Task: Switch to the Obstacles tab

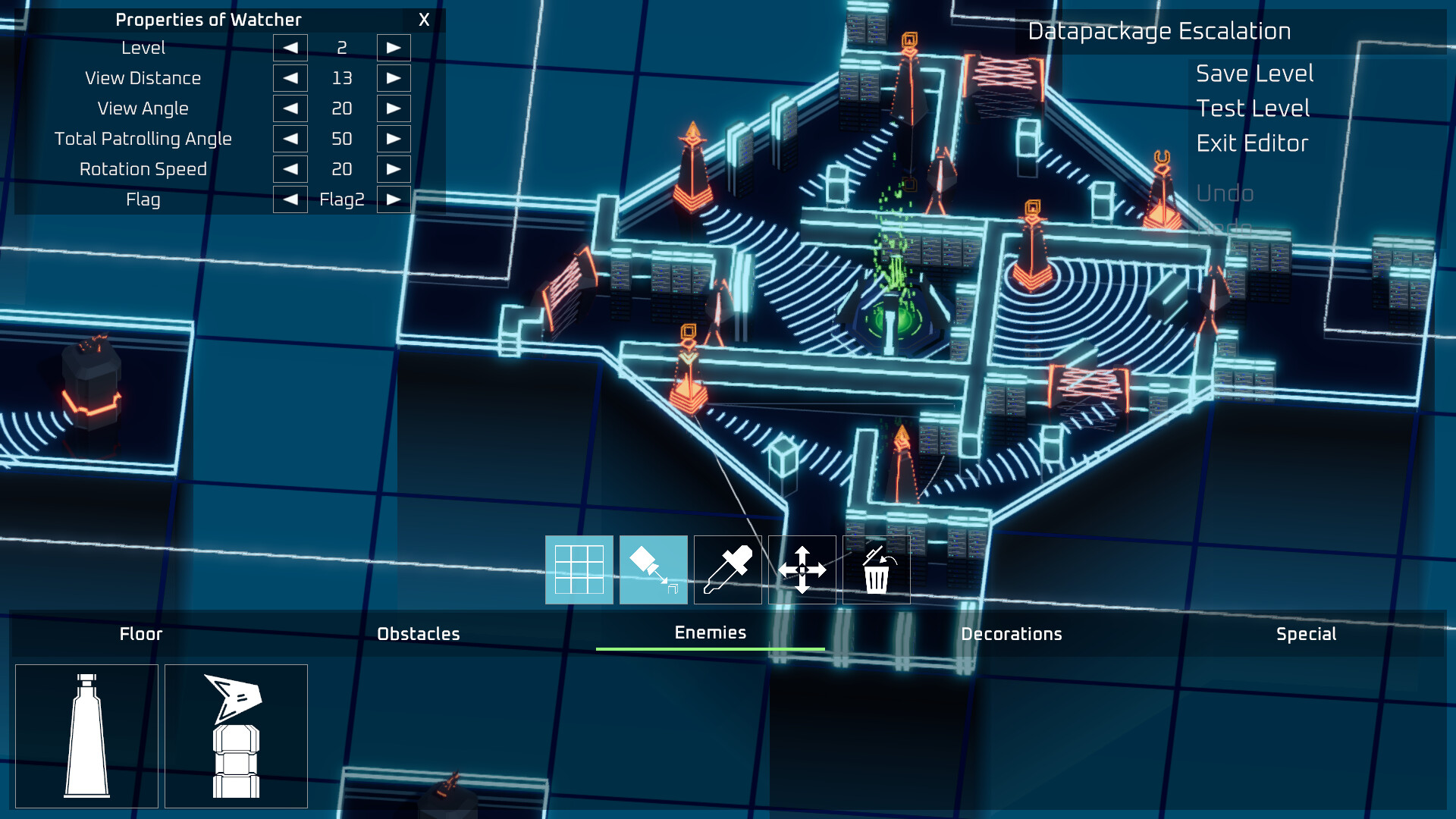Action: click(x=419, y=634)
